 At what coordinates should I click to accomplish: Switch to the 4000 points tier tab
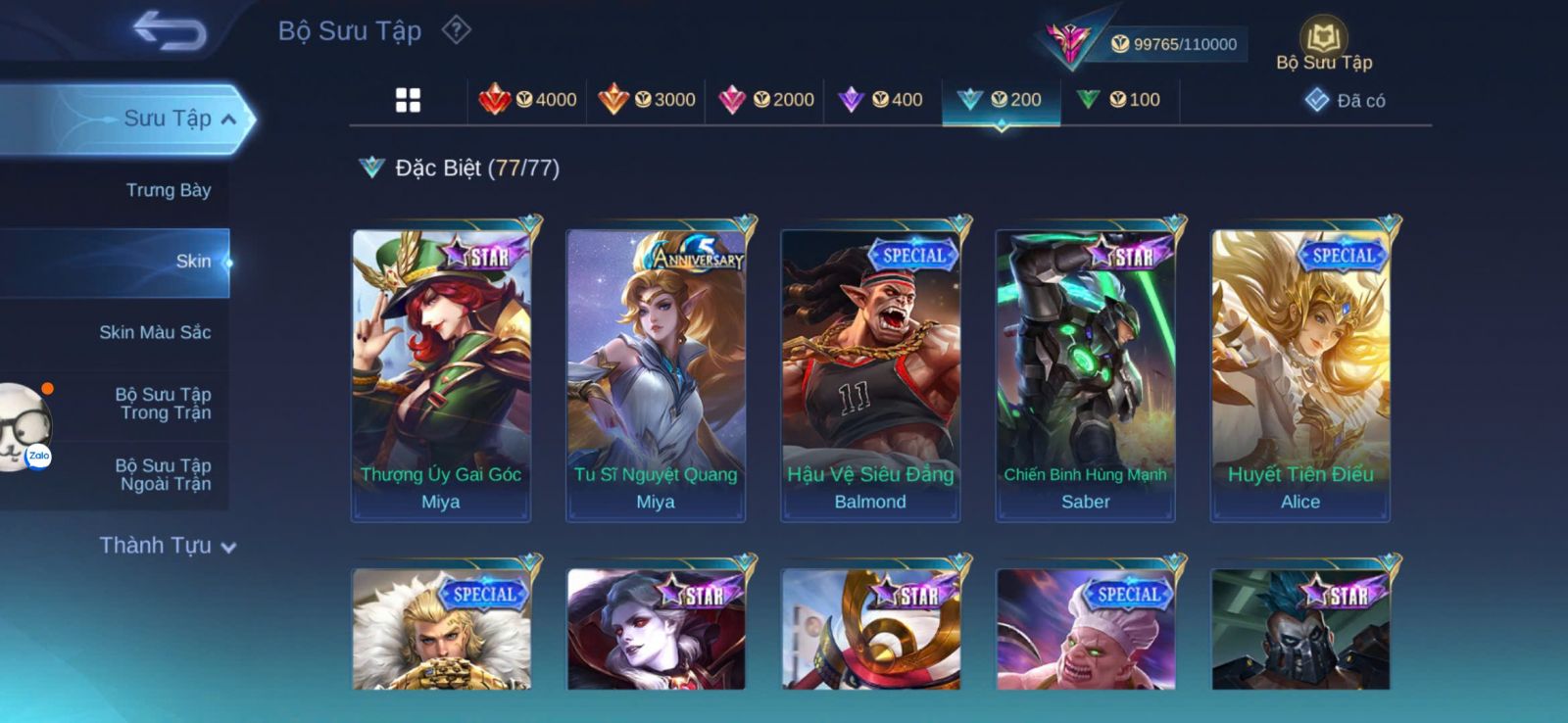[x=527, y=100]
